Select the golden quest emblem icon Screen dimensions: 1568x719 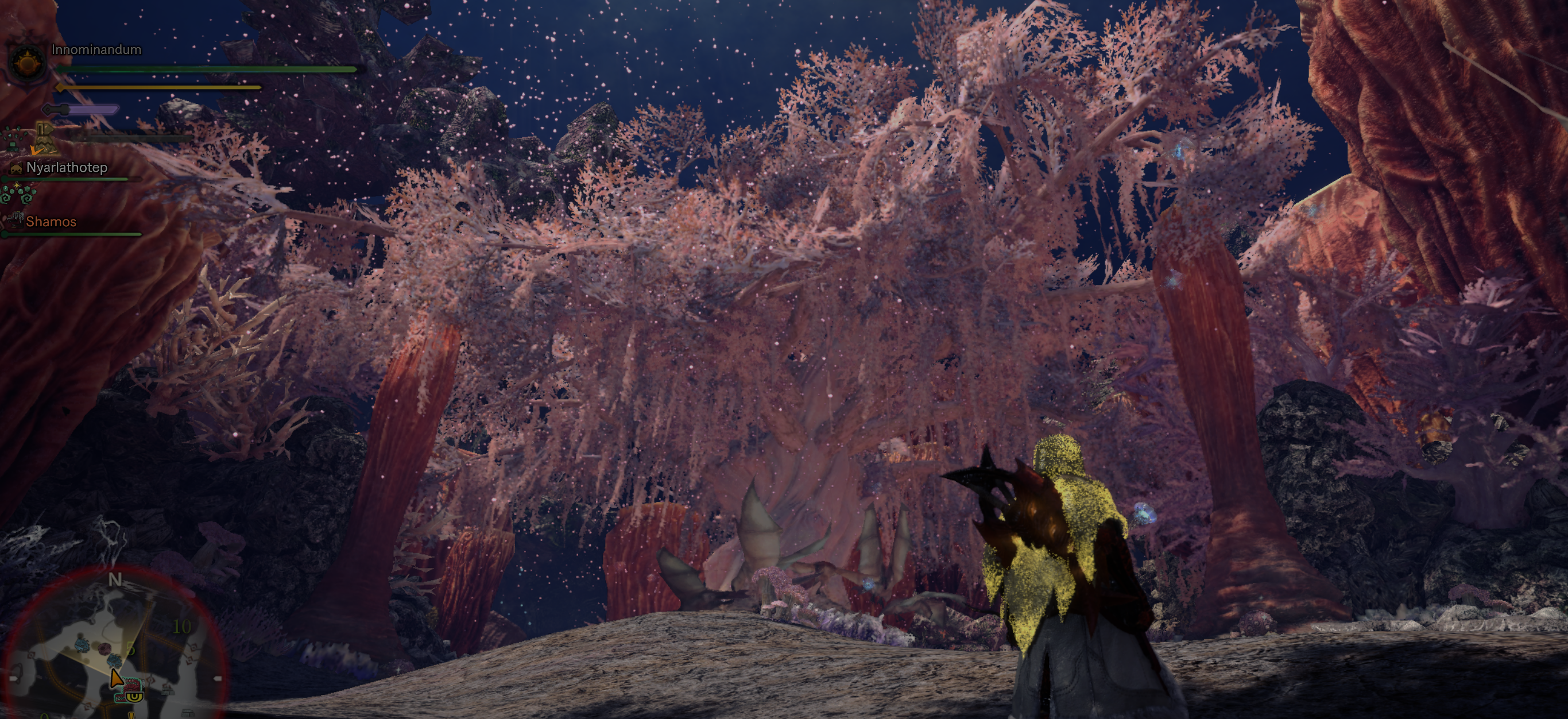[28, 61]
